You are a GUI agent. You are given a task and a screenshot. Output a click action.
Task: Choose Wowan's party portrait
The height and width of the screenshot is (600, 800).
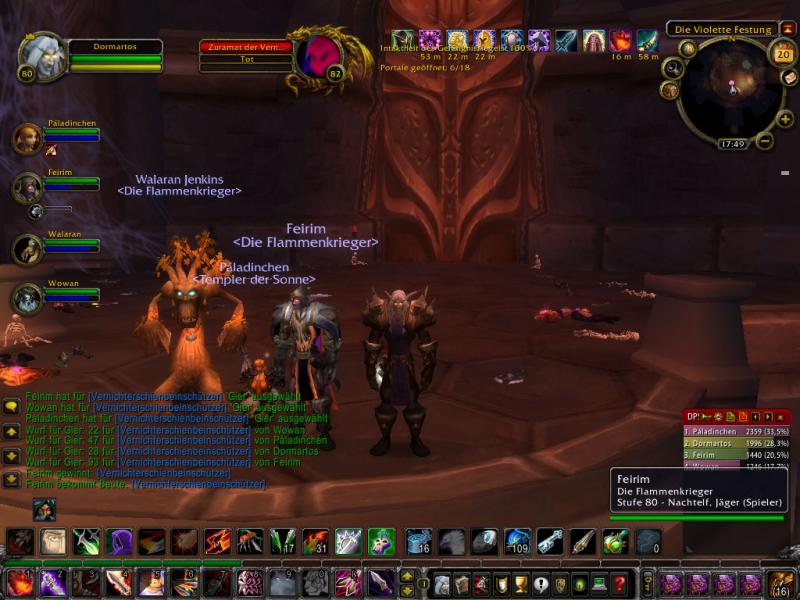pos(27,298)
